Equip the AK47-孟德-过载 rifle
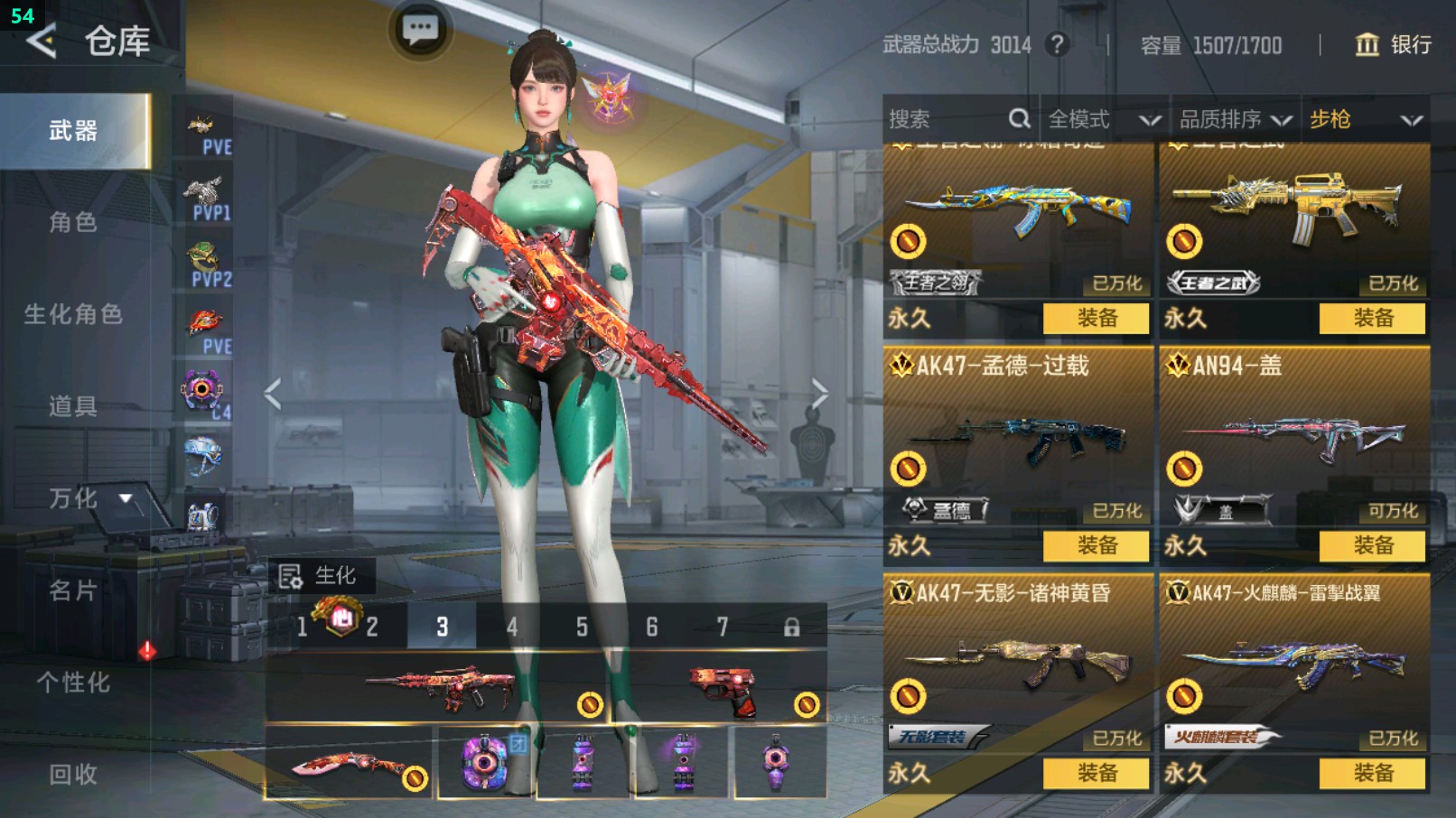This screenshot has height=818, width=1456. coord(1097,545)
